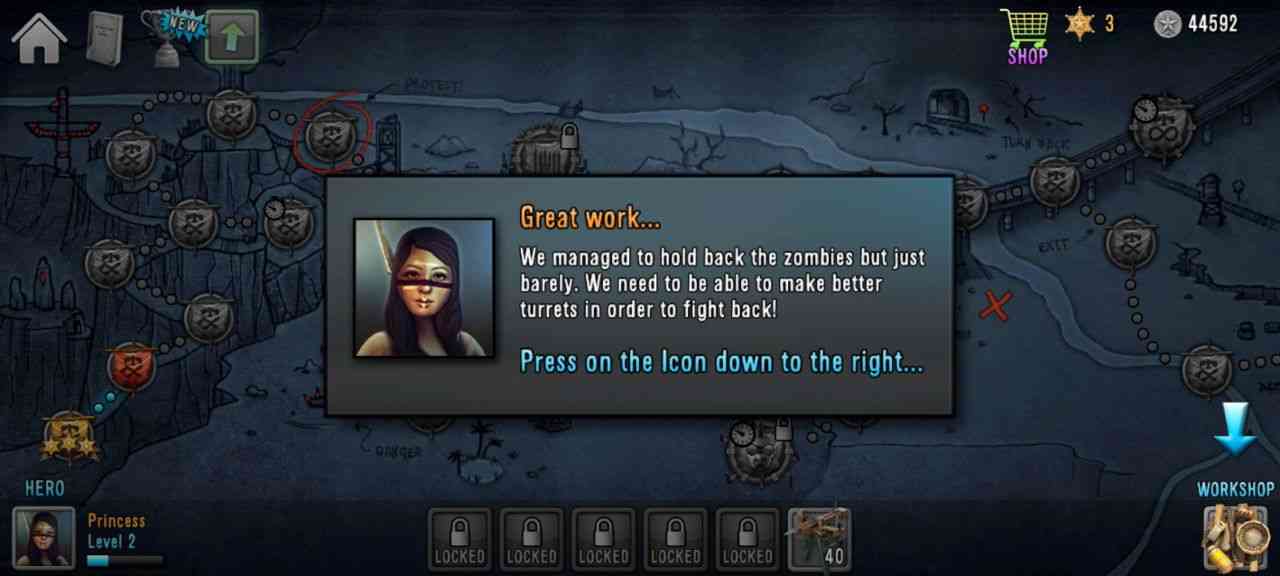Open the Workshop

[1235, 536]
